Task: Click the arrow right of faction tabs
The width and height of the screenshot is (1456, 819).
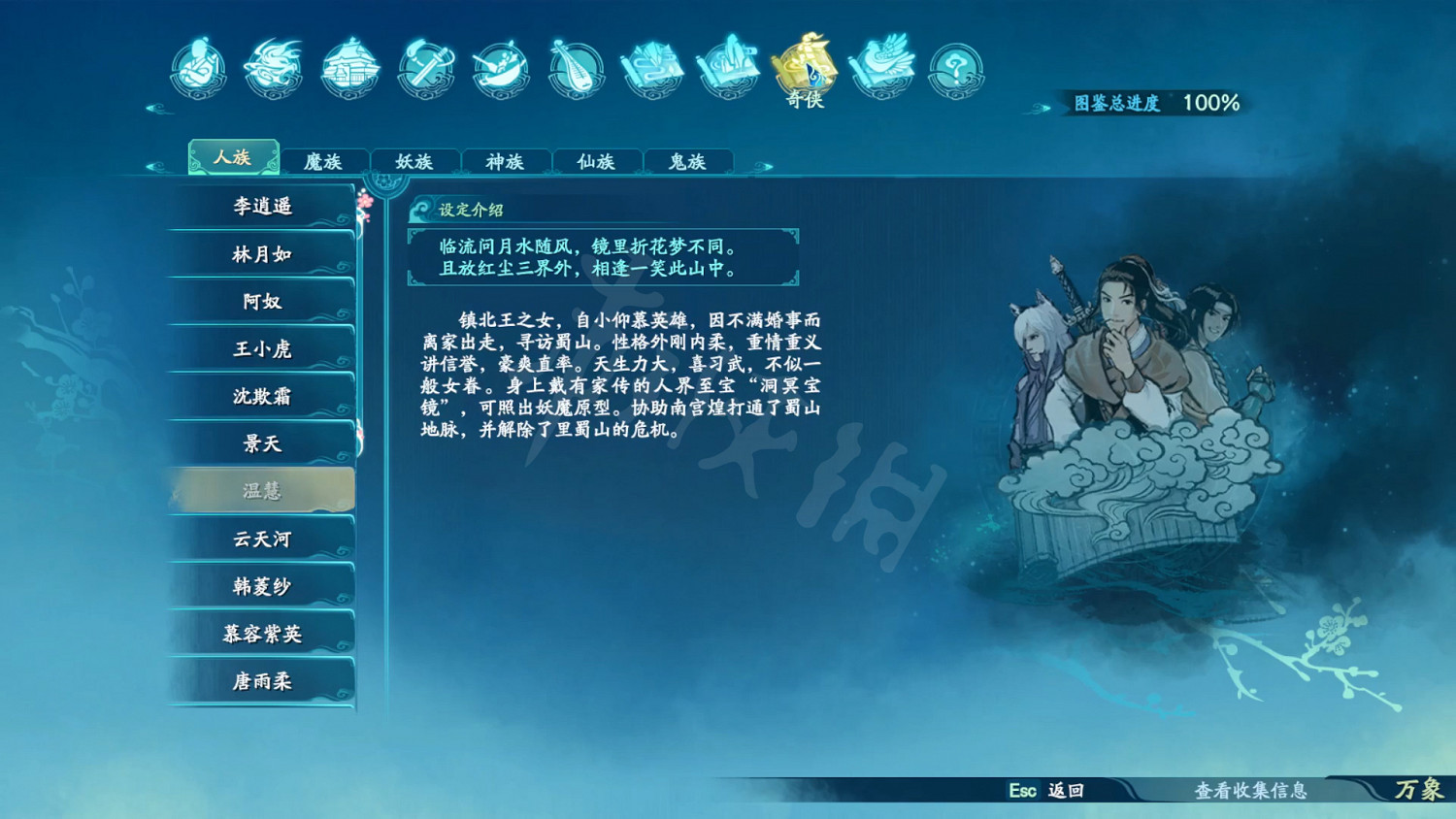Action: (x=766, y=165)
